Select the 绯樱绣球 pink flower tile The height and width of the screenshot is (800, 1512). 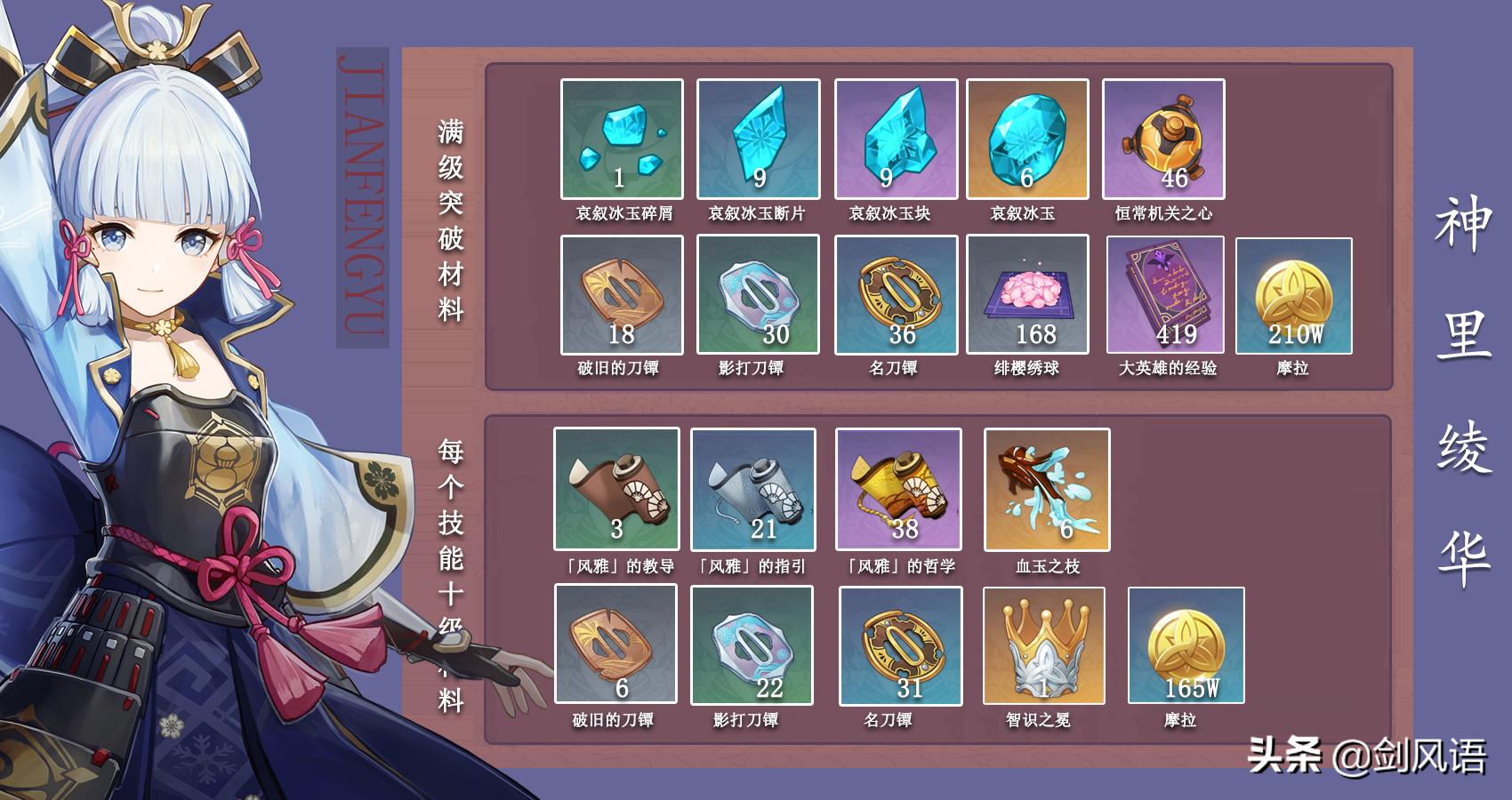coord(1027,295)
